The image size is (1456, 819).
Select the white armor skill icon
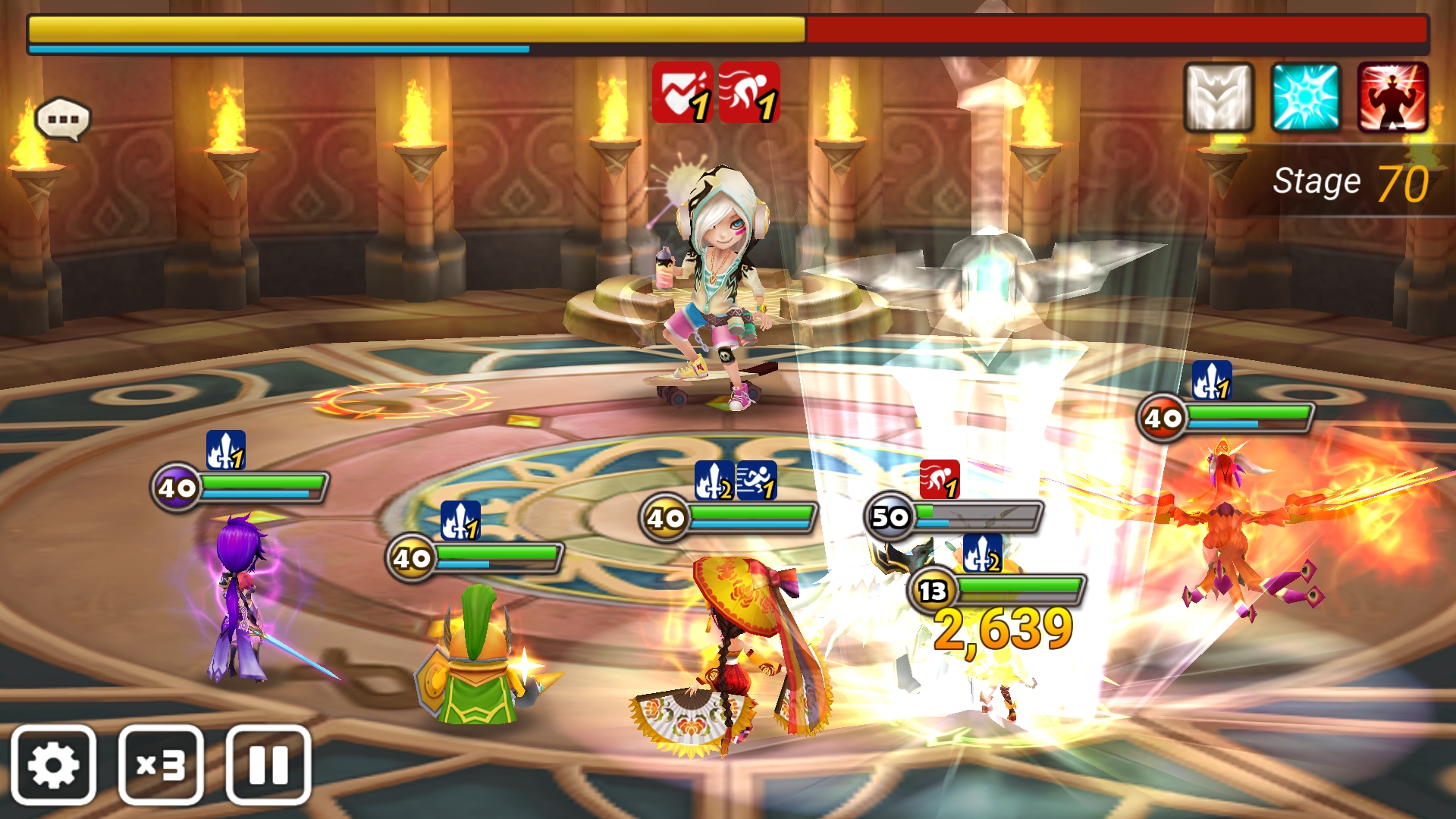coord(1219,97)
